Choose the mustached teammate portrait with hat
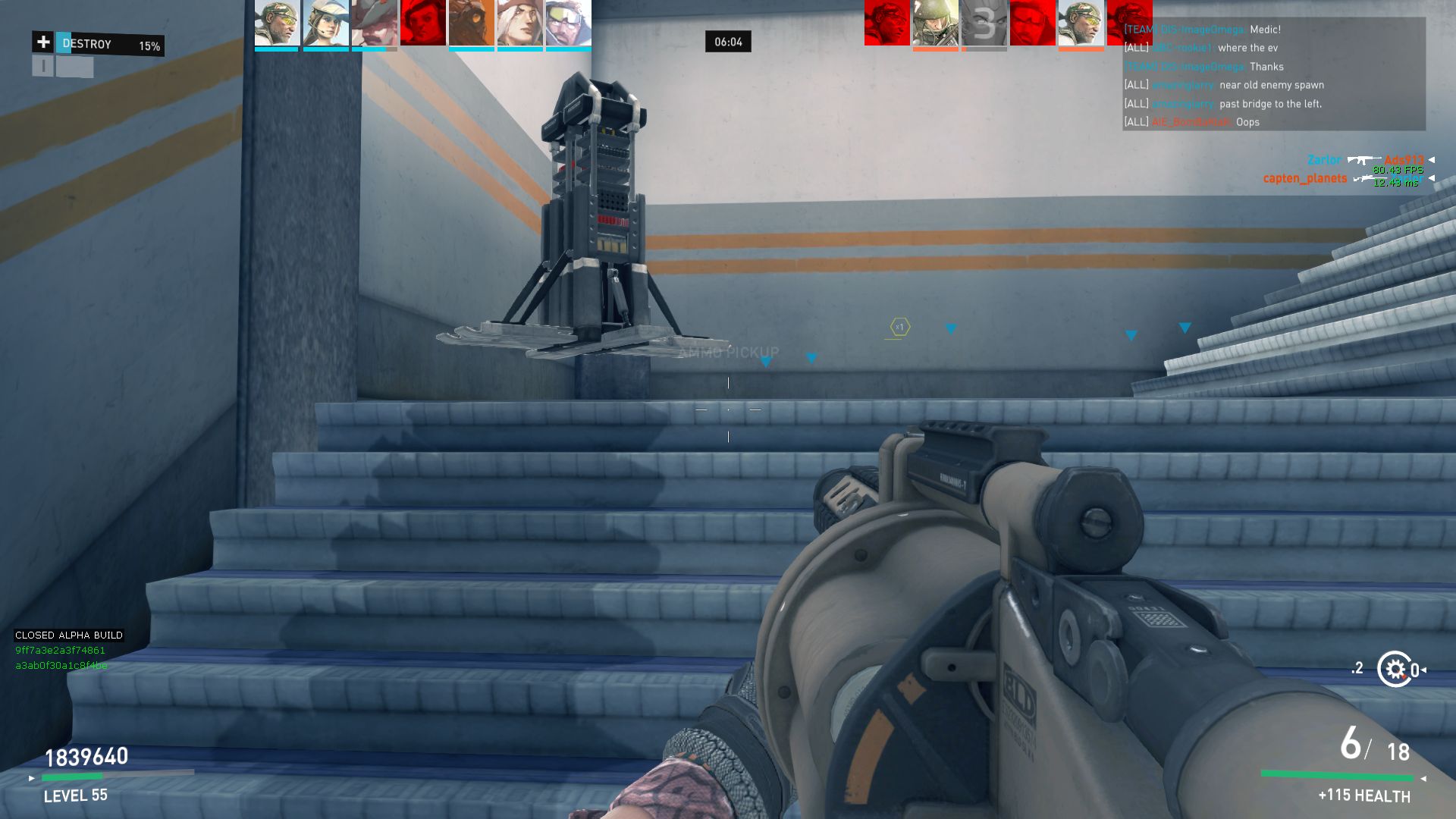The height and width of the screenshot is (819, 1456). tap(374, 24)
